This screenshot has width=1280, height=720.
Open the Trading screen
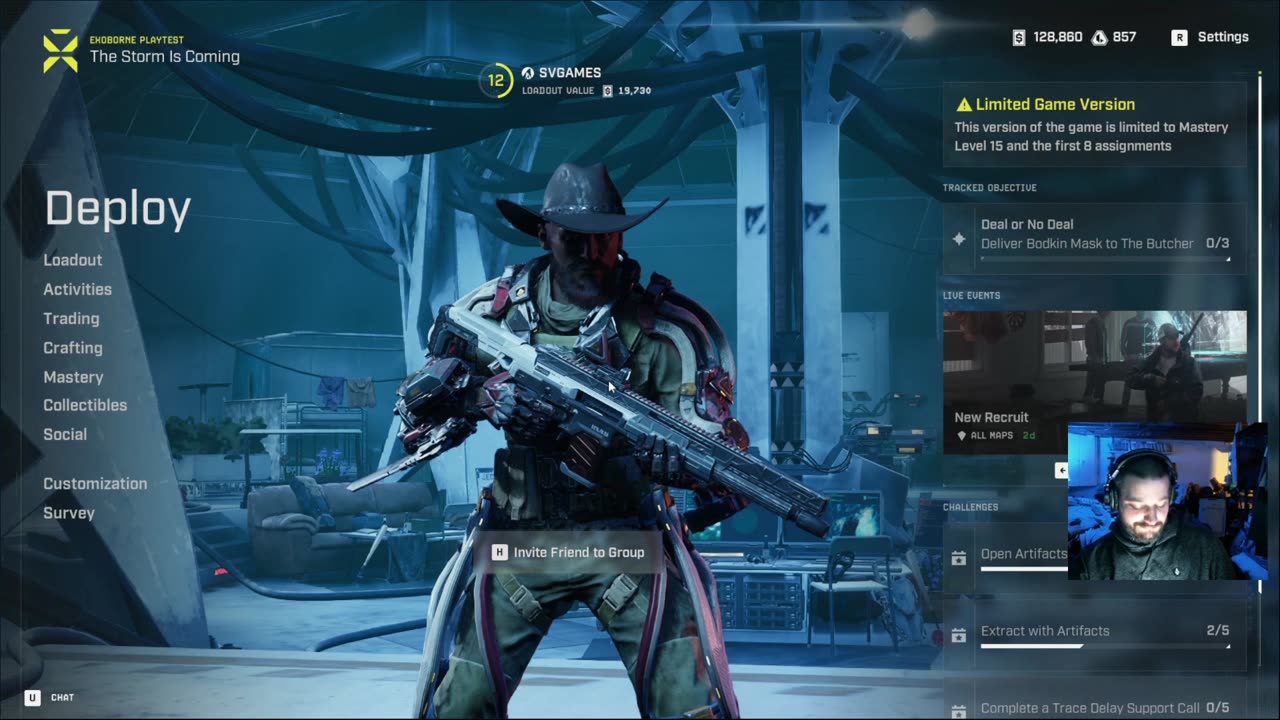click(x=71, y=318)
